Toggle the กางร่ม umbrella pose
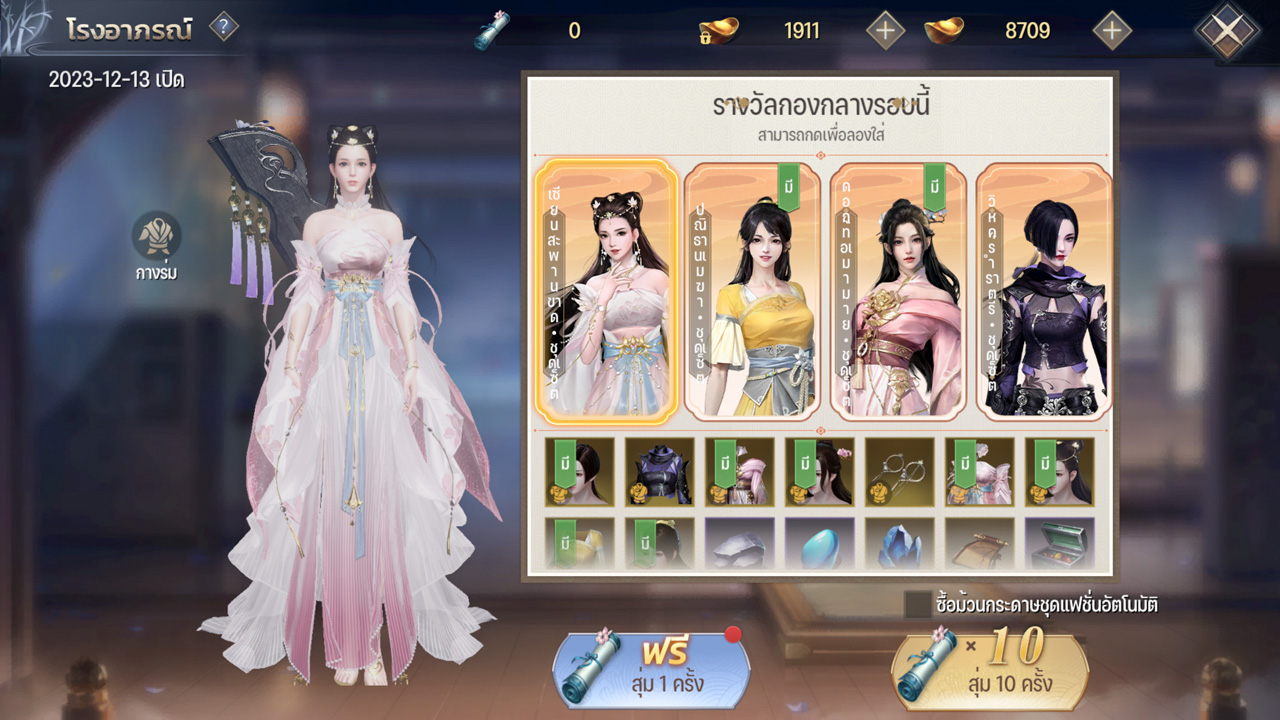Image resolution: width=1280 pixels, height=720 pixels. pyautogui.click(x=157, y=236)
